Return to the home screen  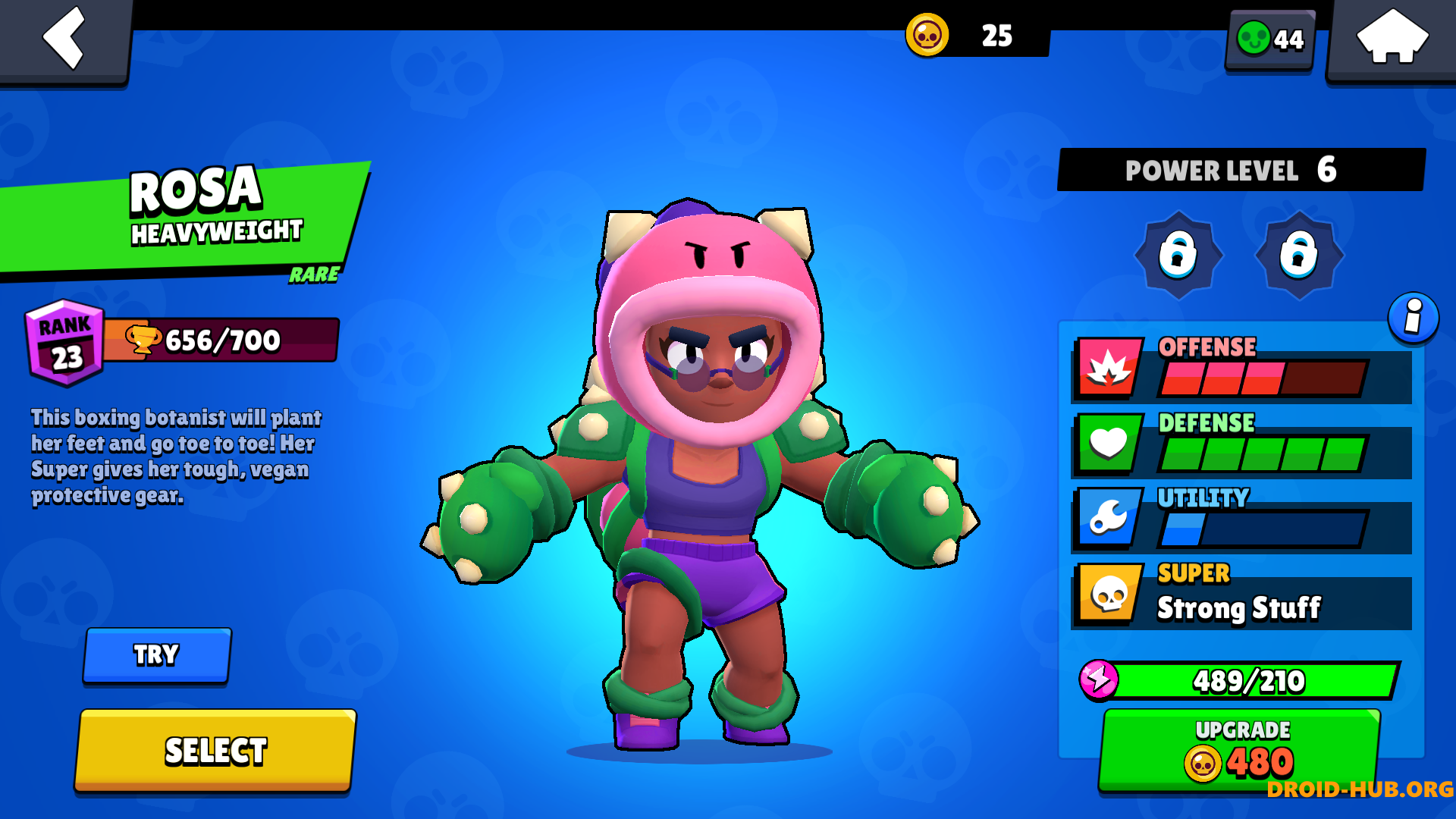1392,38
